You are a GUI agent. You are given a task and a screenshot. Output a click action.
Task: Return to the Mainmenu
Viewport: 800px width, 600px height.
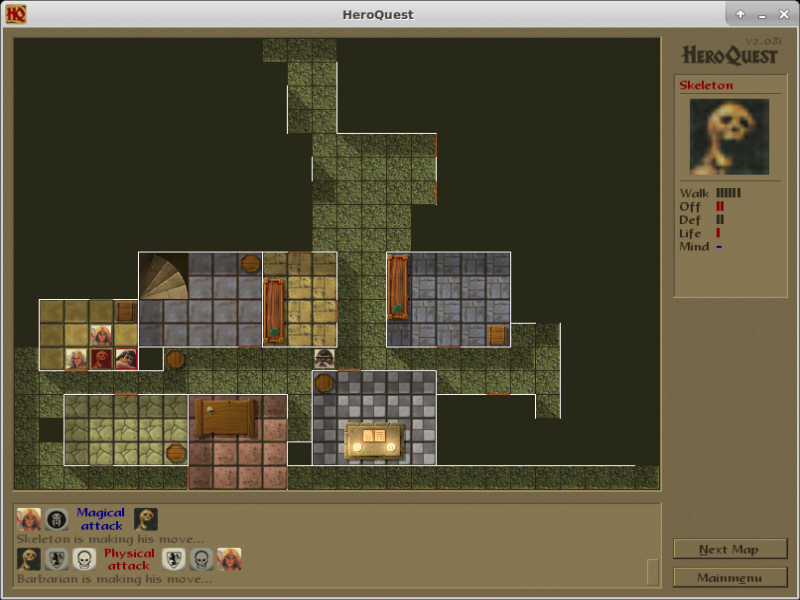pos(729,577)
